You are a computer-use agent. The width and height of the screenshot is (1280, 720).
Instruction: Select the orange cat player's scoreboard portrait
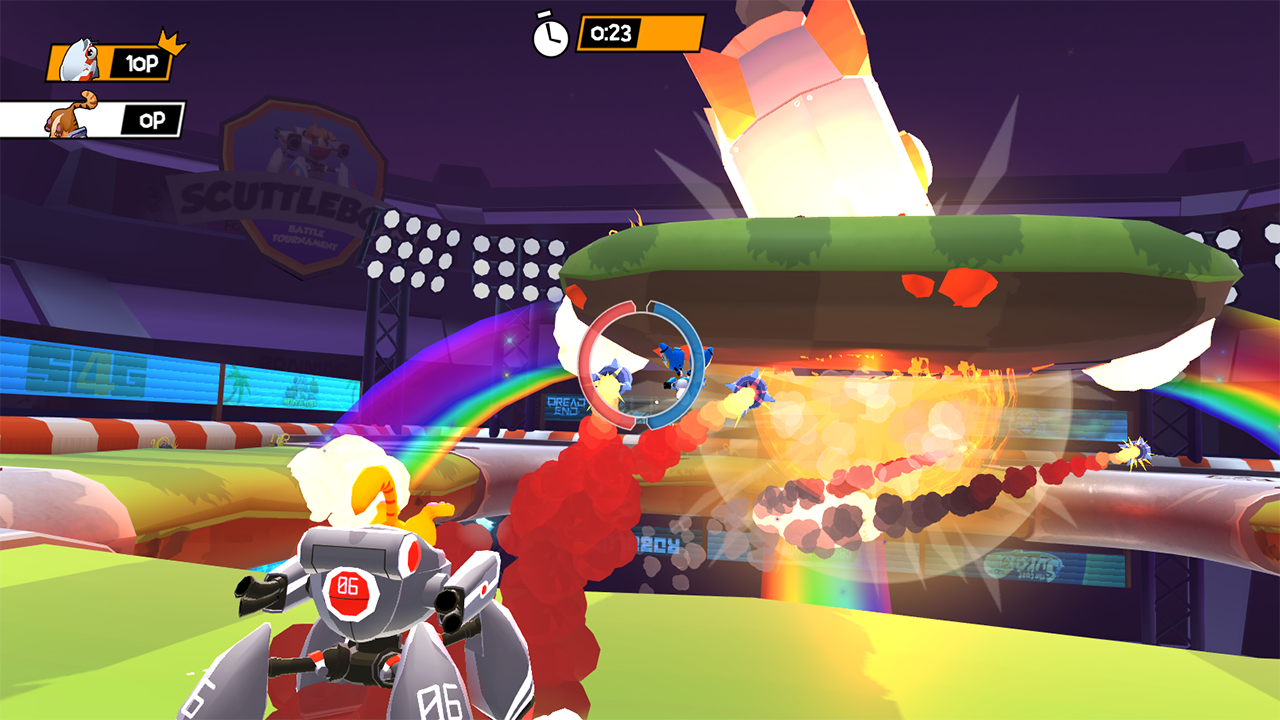point(68,117)
